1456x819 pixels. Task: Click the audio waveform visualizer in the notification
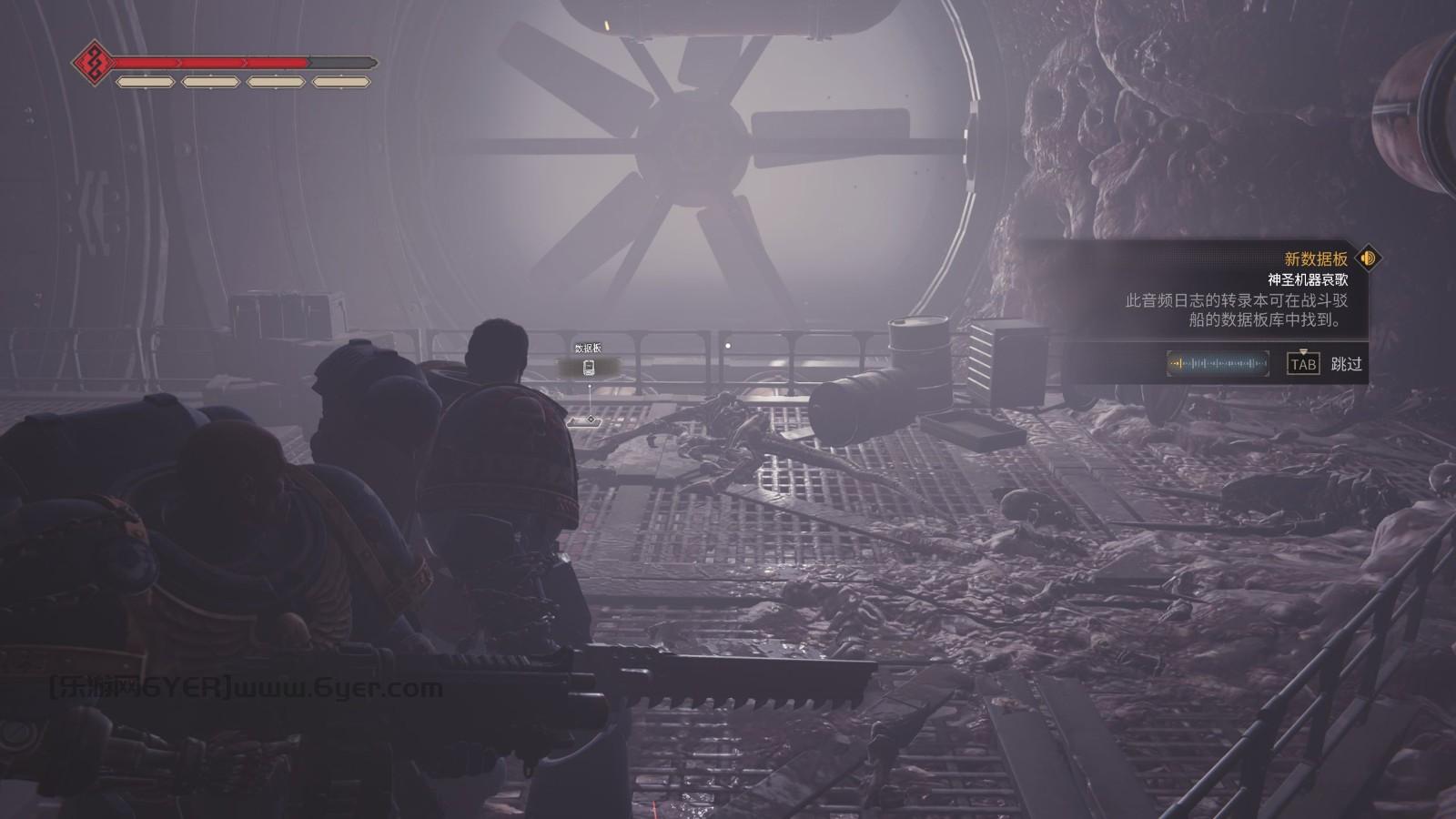click(1215, 365)
